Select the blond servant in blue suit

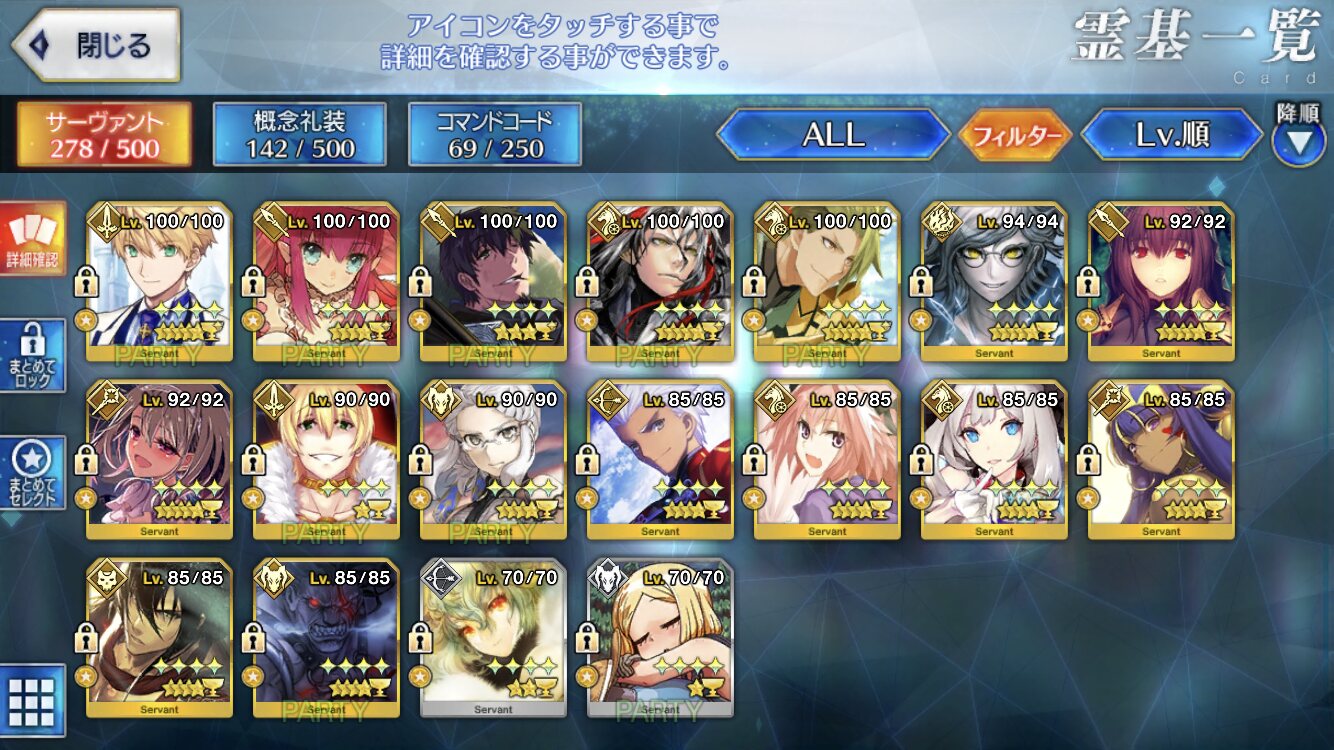pyautogui.click(x=160, y=282)
